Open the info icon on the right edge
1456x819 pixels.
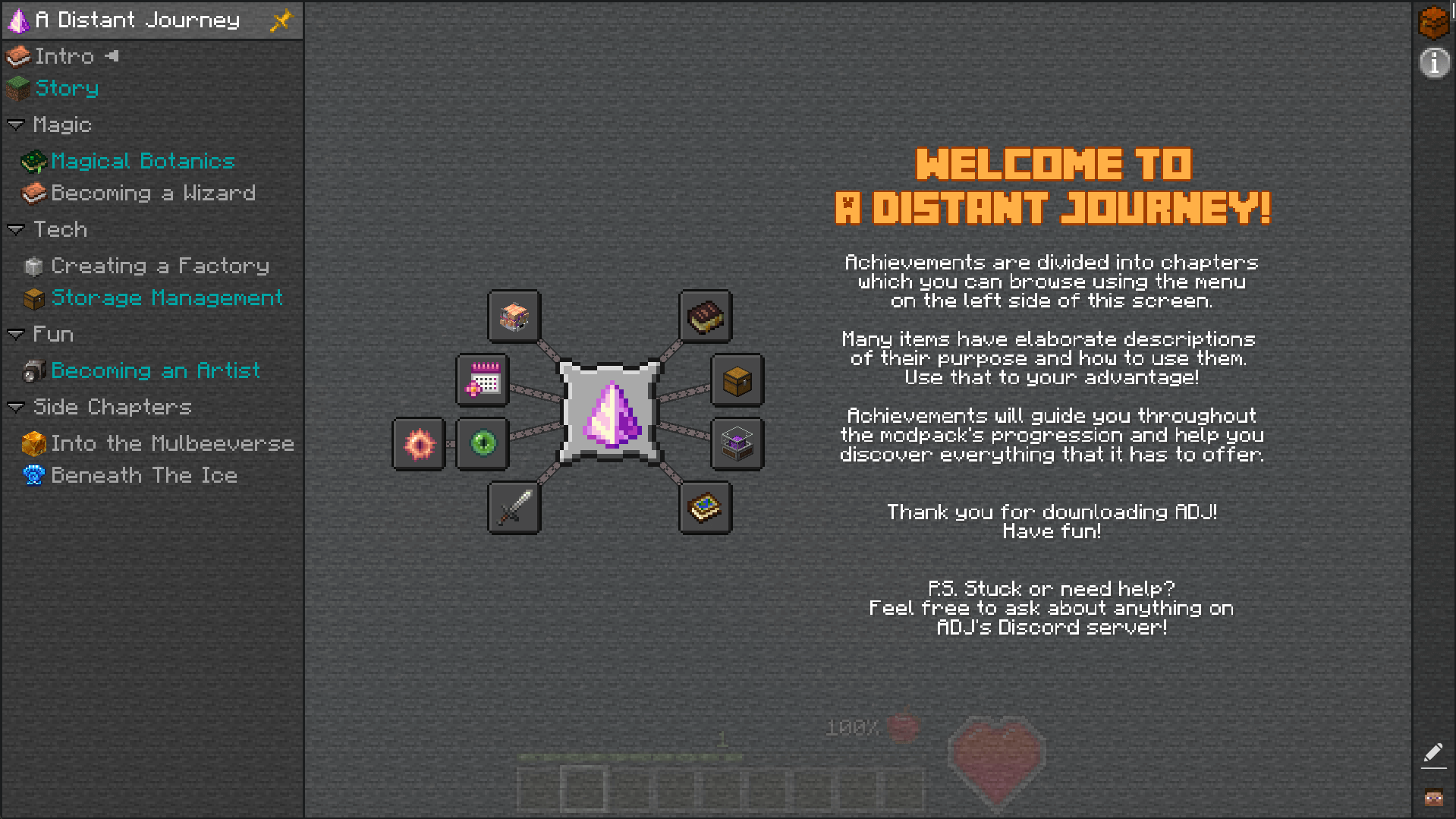pos(1434,63)
